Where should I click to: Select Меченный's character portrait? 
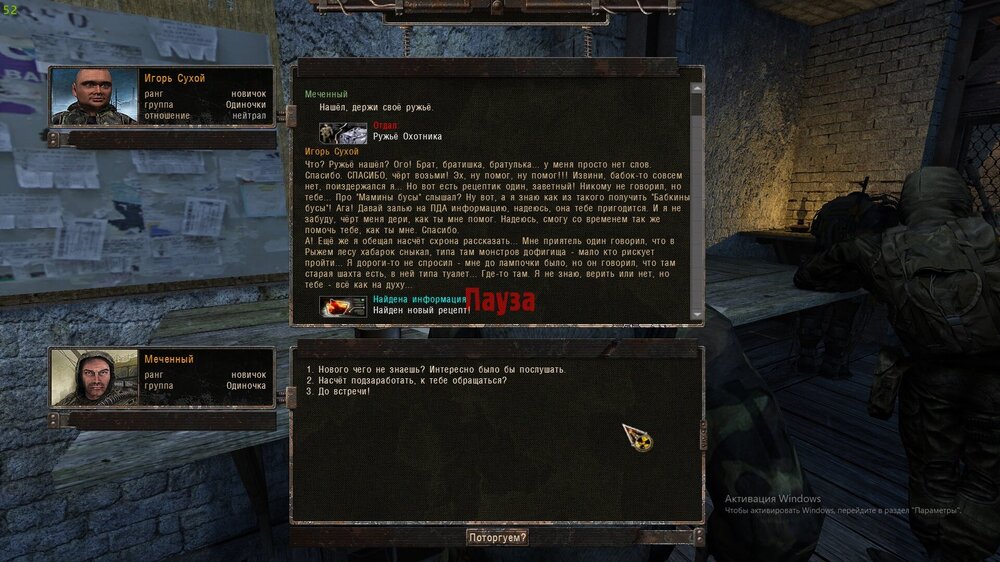94,377
